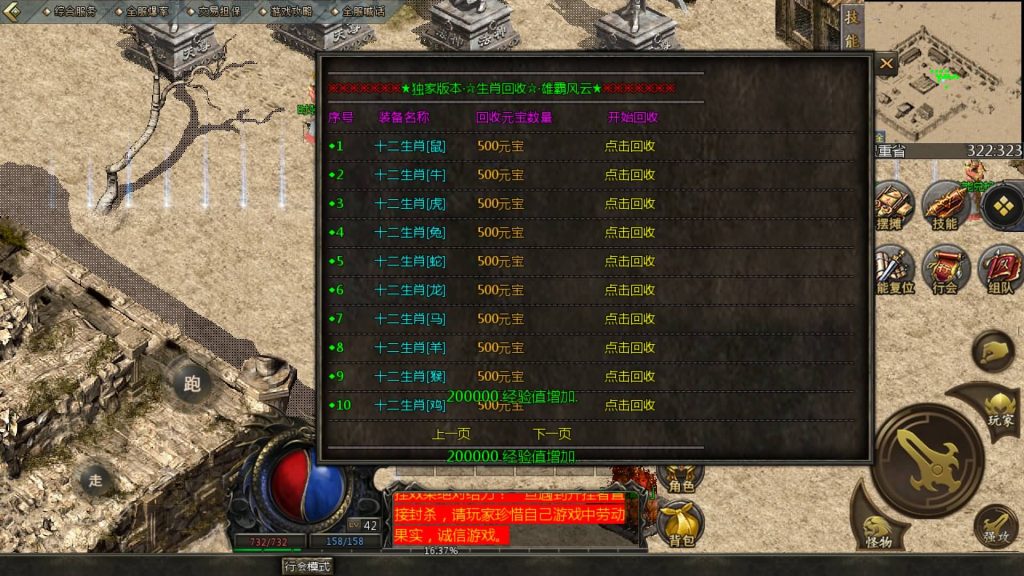The image size is (1024, 576).
Task: Open the 全服喊话 top menu
Action: click(x=363, y=11)
